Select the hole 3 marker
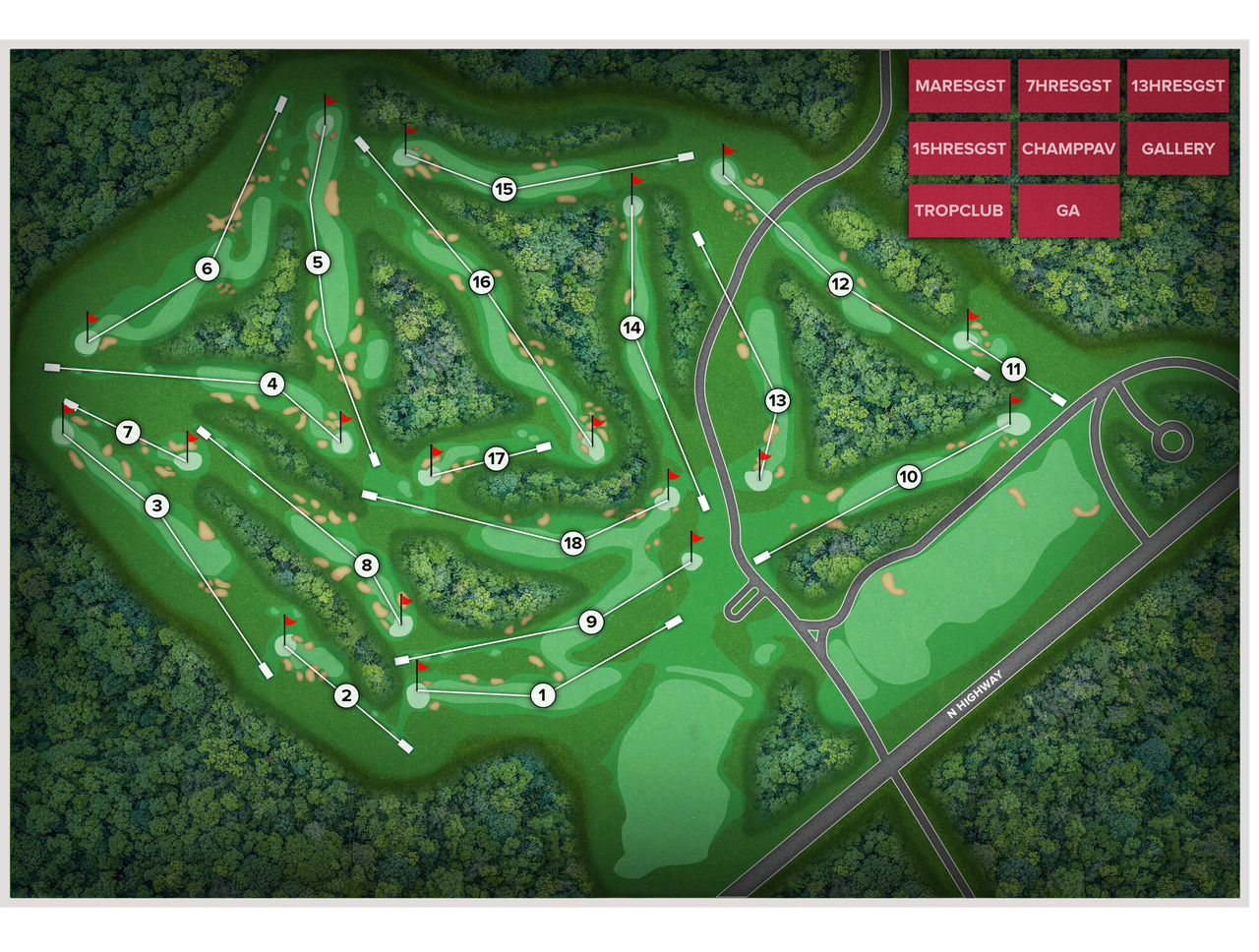Image resolution: width=1259 pixels, height=952 pixels. click(x=155, y=506)
